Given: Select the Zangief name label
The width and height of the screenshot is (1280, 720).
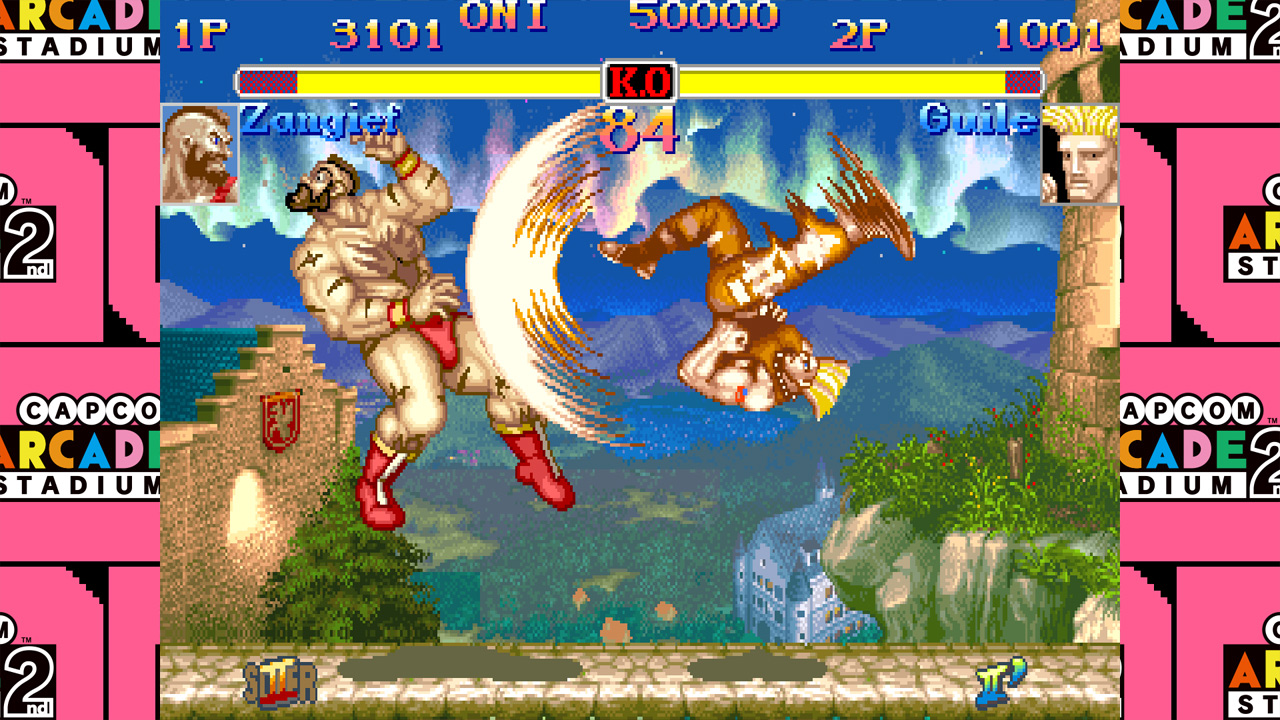Looking at the screenshot, I should click(318, 121).
